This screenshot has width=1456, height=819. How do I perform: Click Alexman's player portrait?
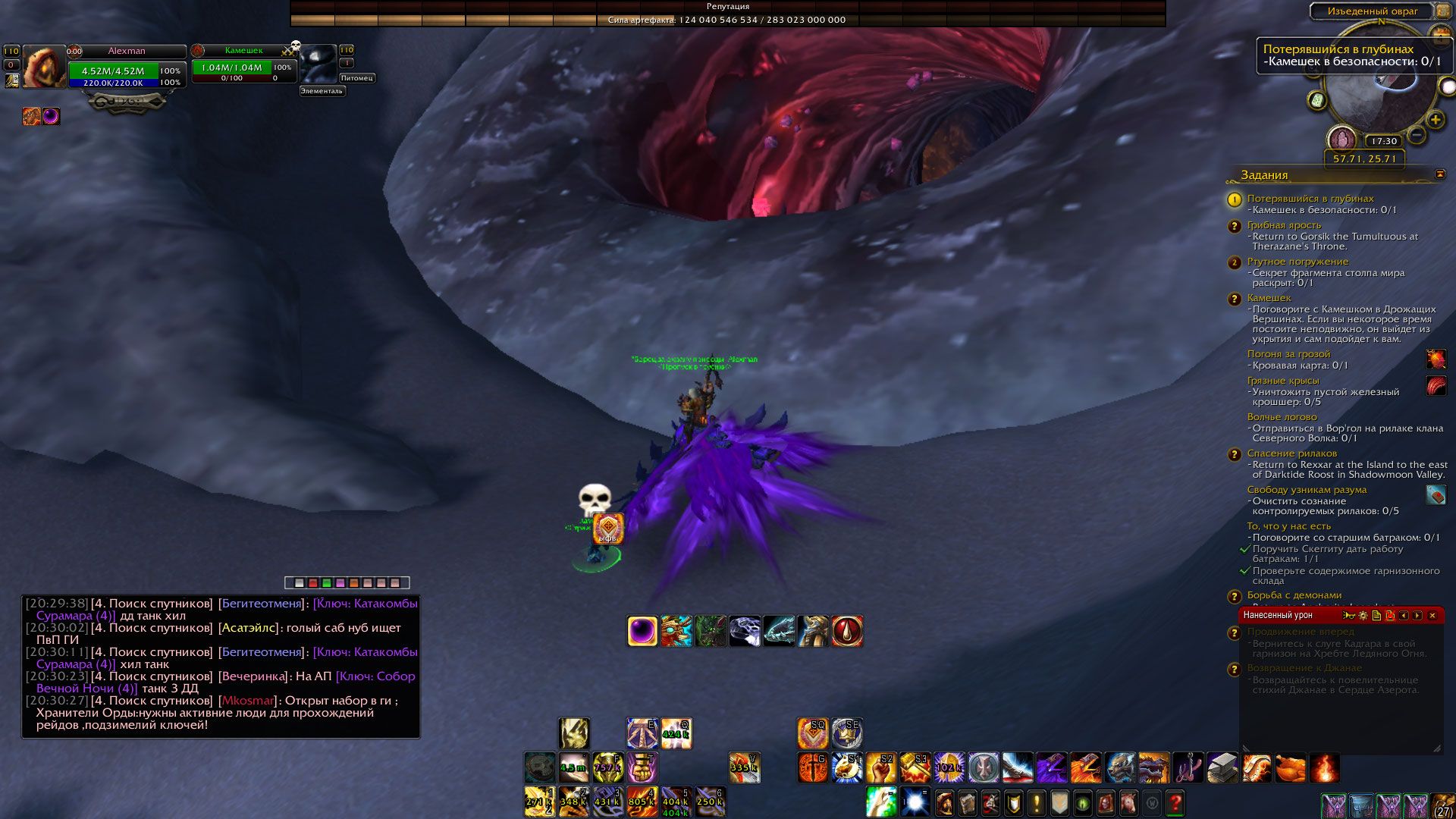pyautogui.click(x=44, y=67)
